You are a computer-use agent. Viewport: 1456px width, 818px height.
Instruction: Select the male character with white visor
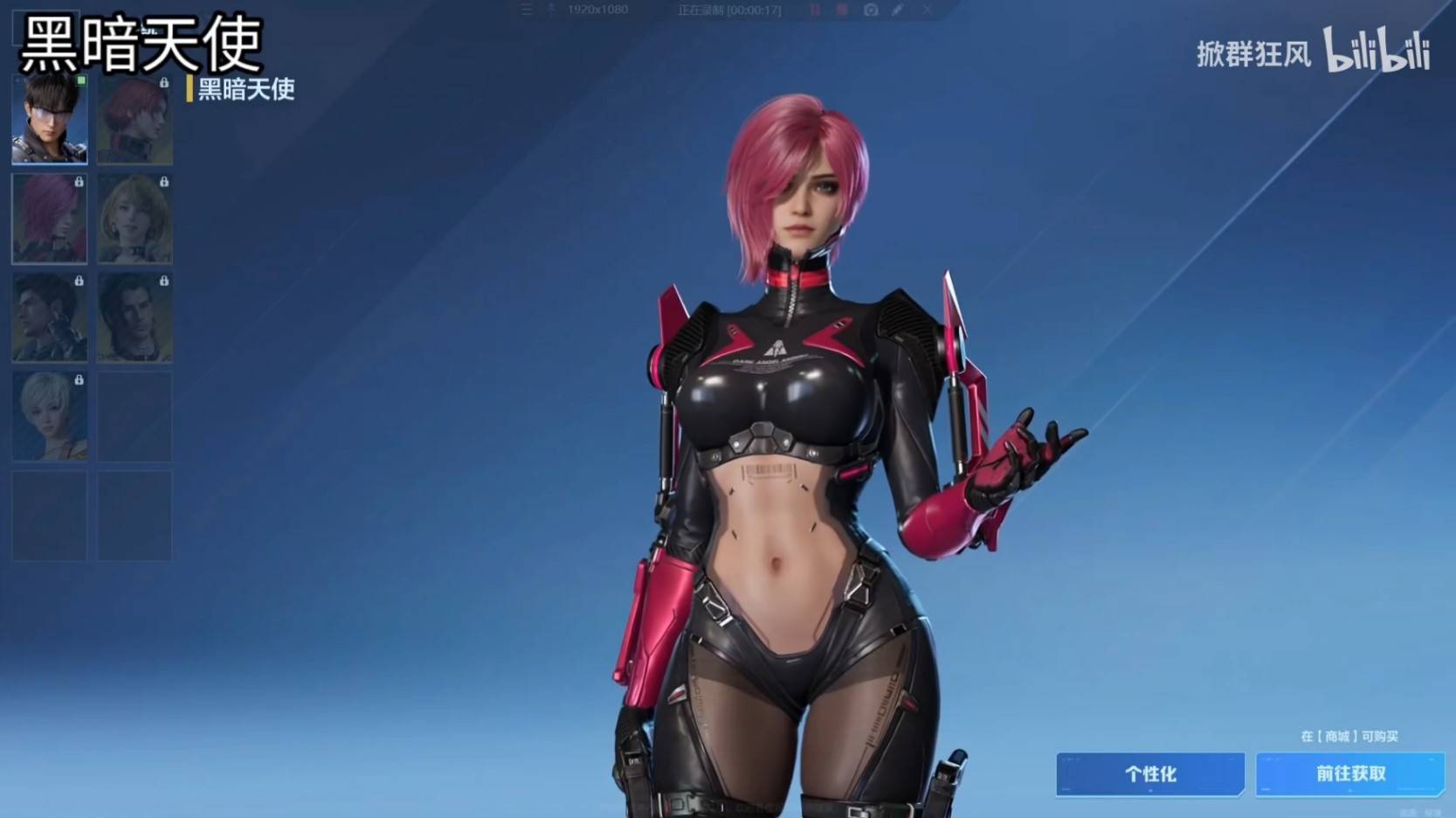point(50,120)
